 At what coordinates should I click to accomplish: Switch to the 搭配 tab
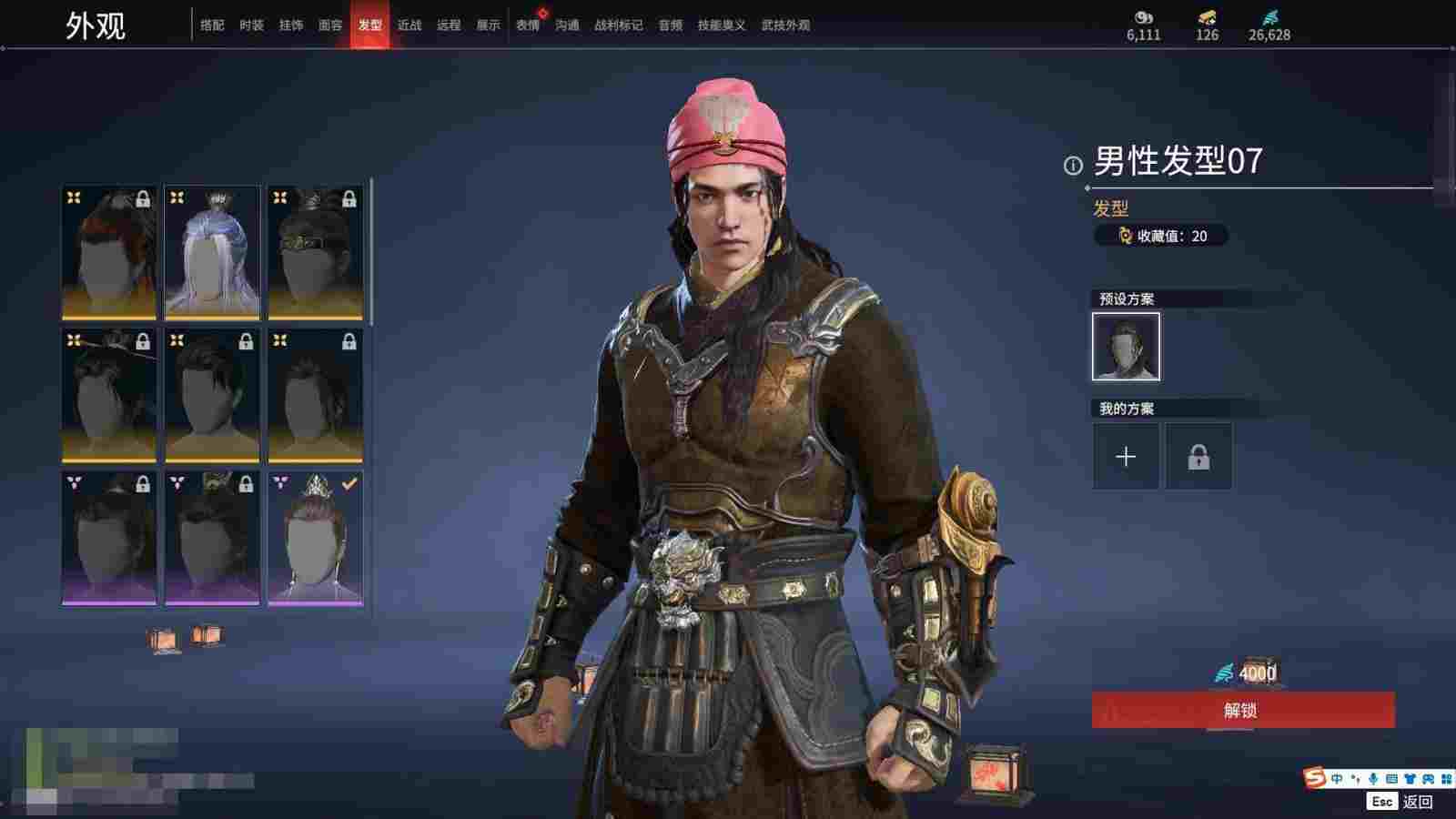tap(212, 25)
